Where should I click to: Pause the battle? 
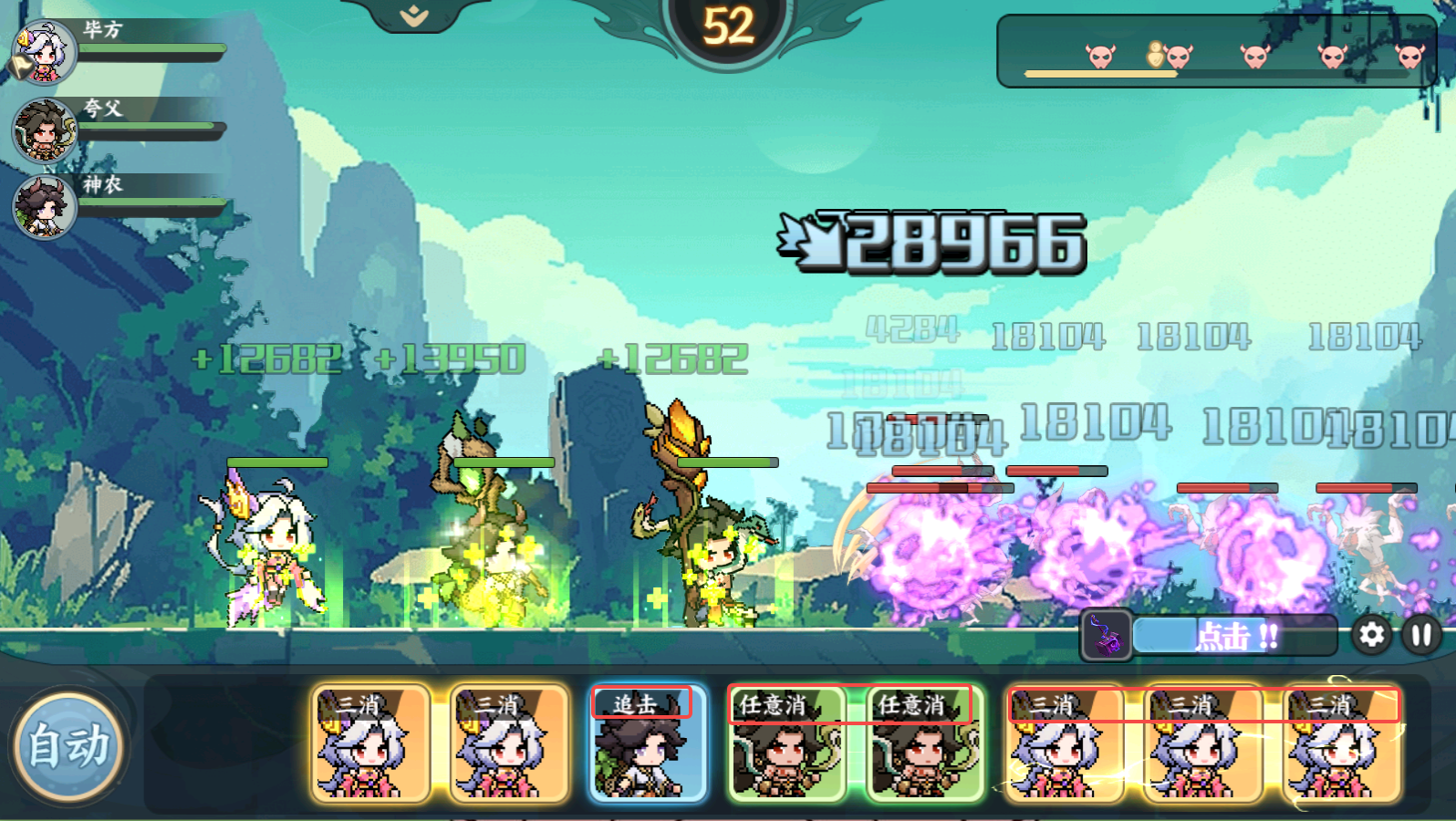[x=1421, y=635]
